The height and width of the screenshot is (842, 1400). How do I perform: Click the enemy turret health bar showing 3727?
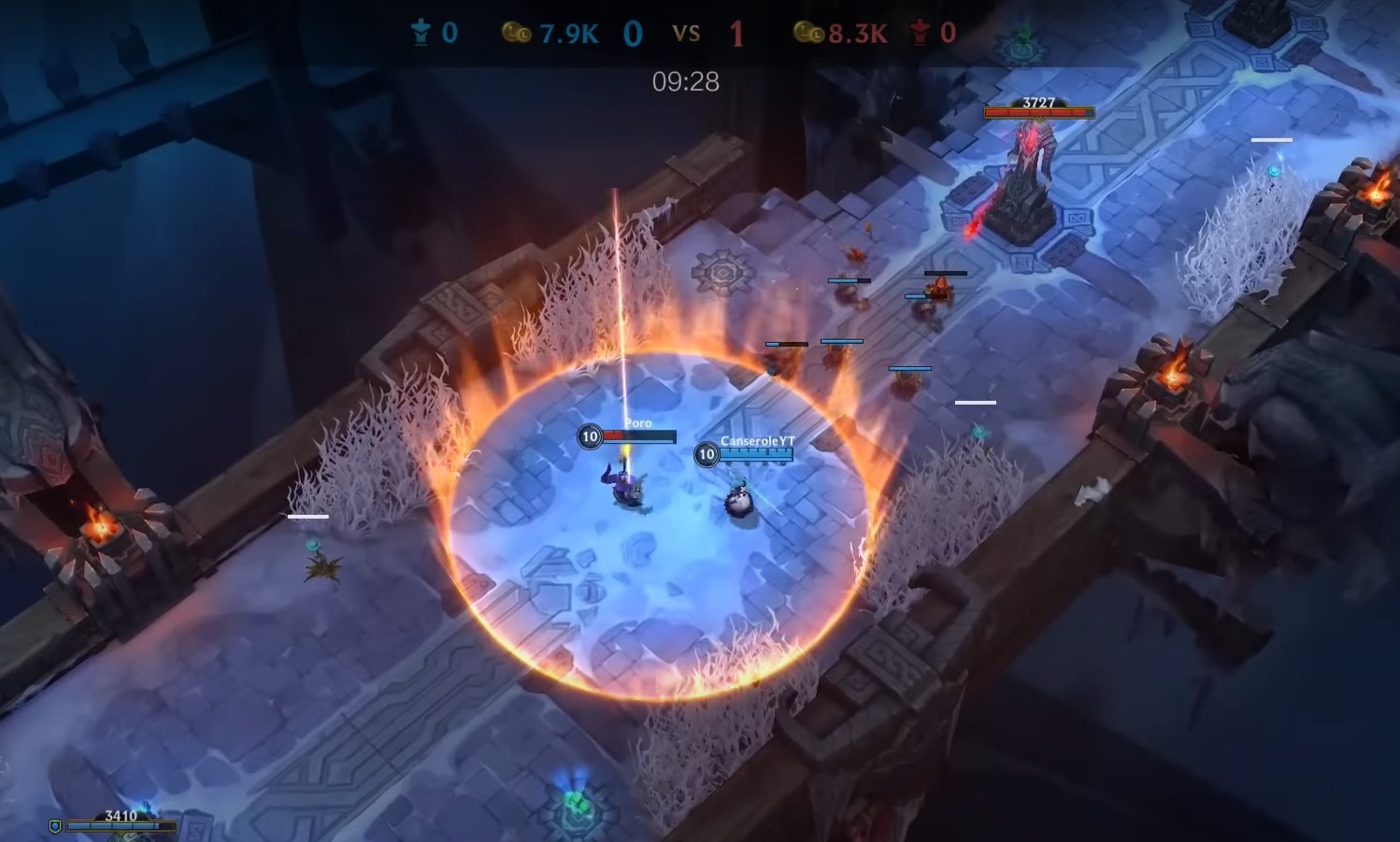click(x=1037, y=110)
